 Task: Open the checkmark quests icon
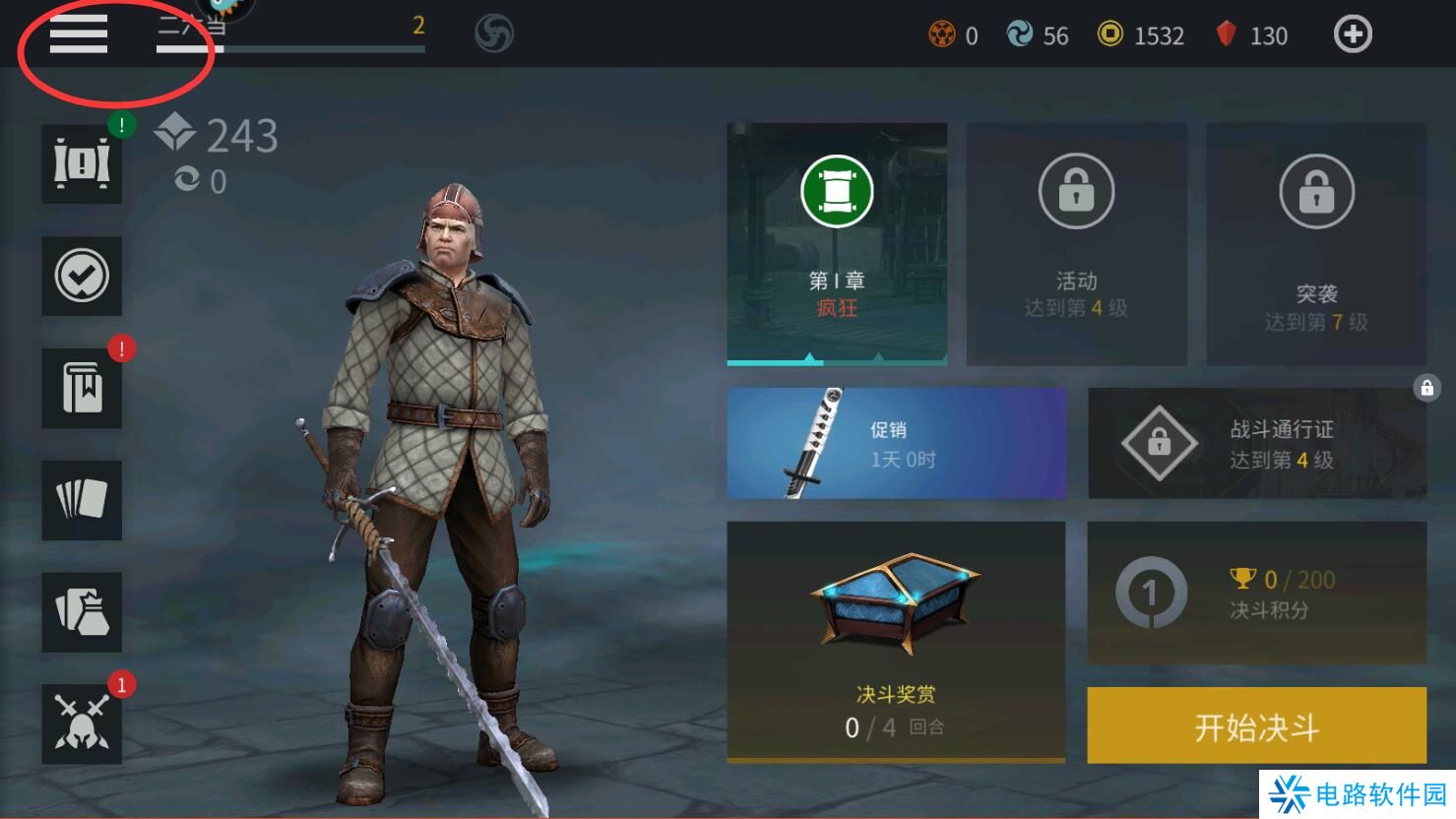coord(82,277)
